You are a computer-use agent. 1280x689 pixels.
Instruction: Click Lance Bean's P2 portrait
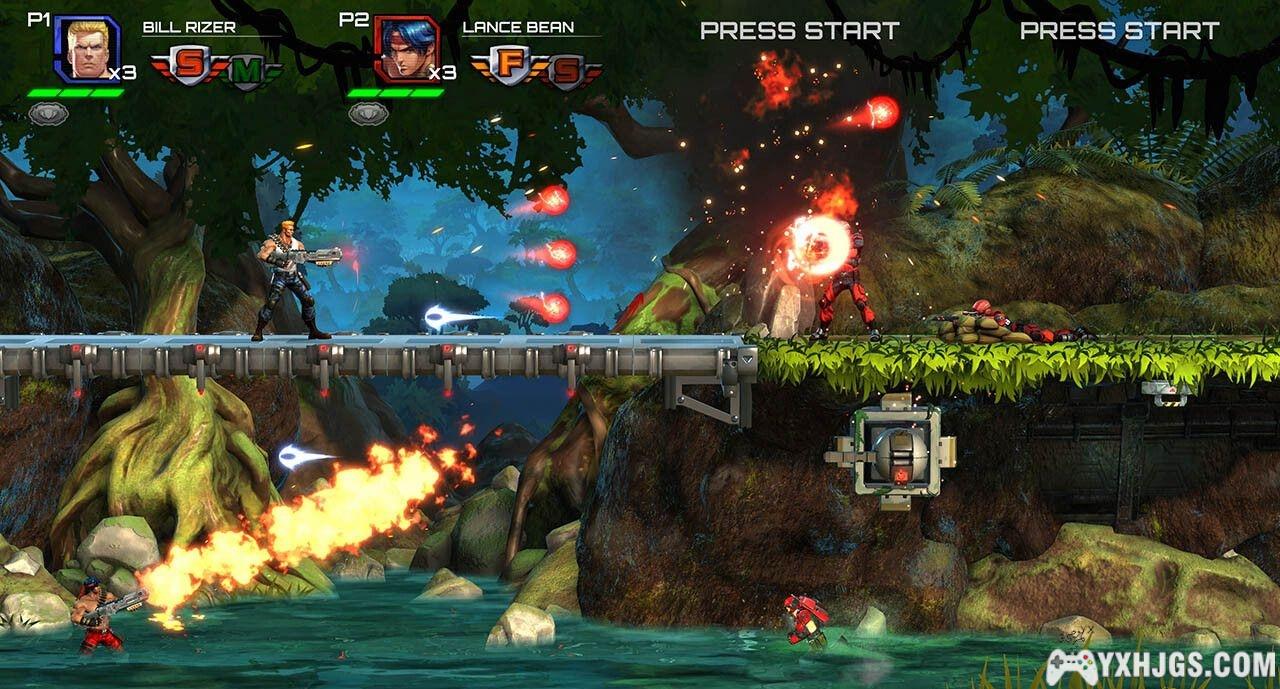tap(406, 48)
